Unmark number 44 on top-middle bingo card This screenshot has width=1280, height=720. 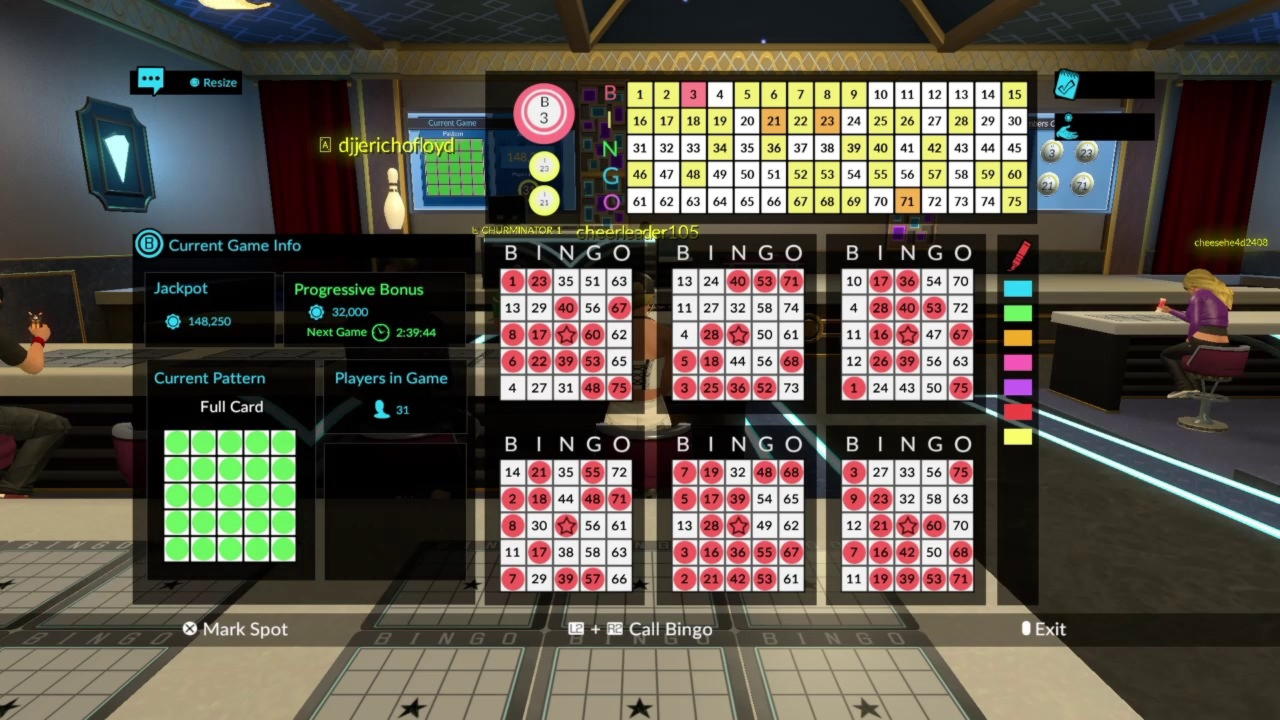(x=737, y=361)
